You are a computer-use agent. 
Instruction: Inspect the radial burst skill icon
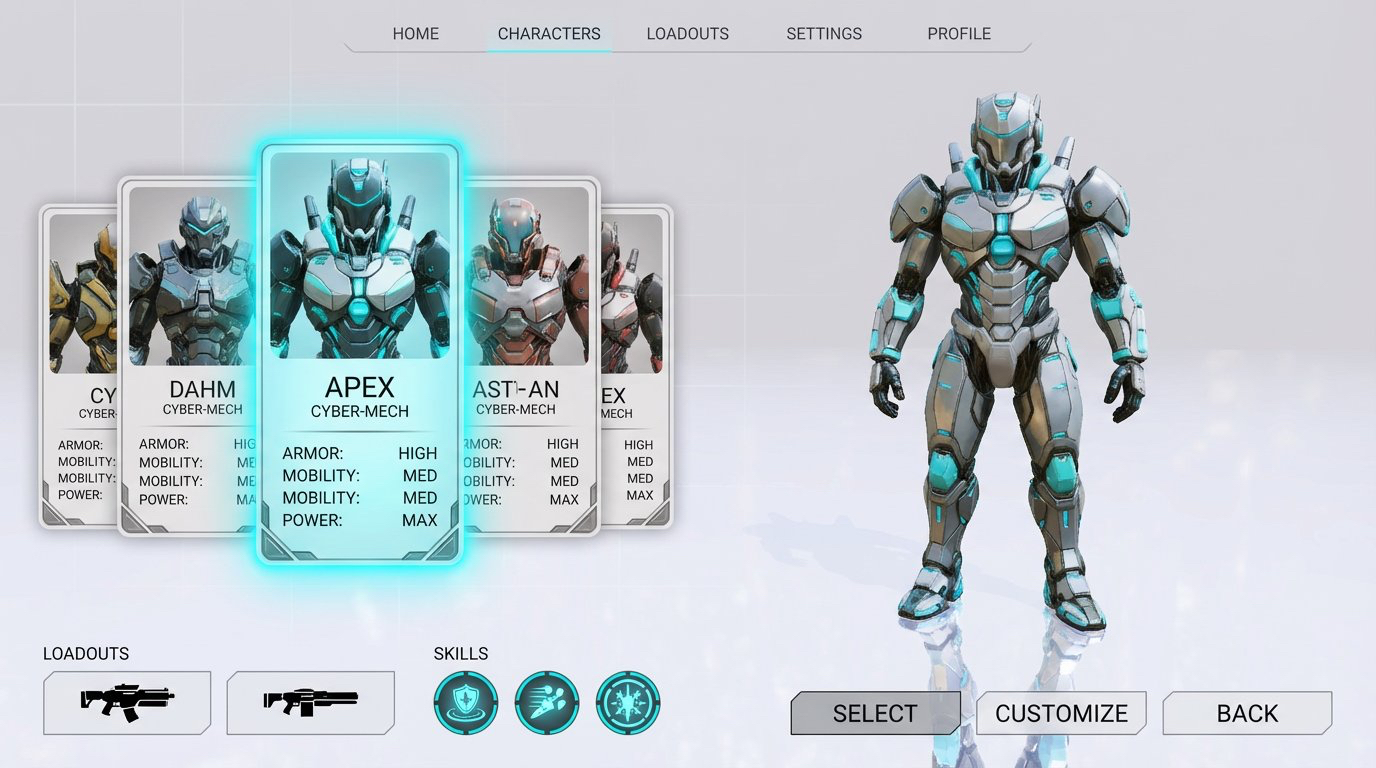(x=627, y=703)
